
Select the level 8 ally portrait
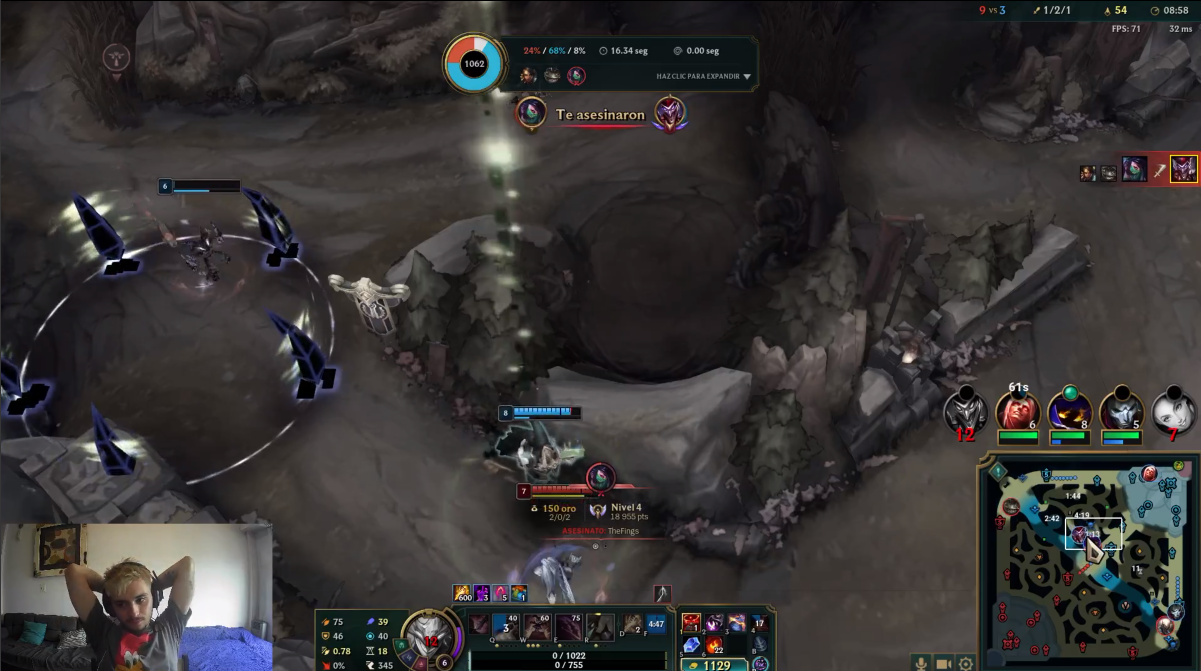[1069, 411]
